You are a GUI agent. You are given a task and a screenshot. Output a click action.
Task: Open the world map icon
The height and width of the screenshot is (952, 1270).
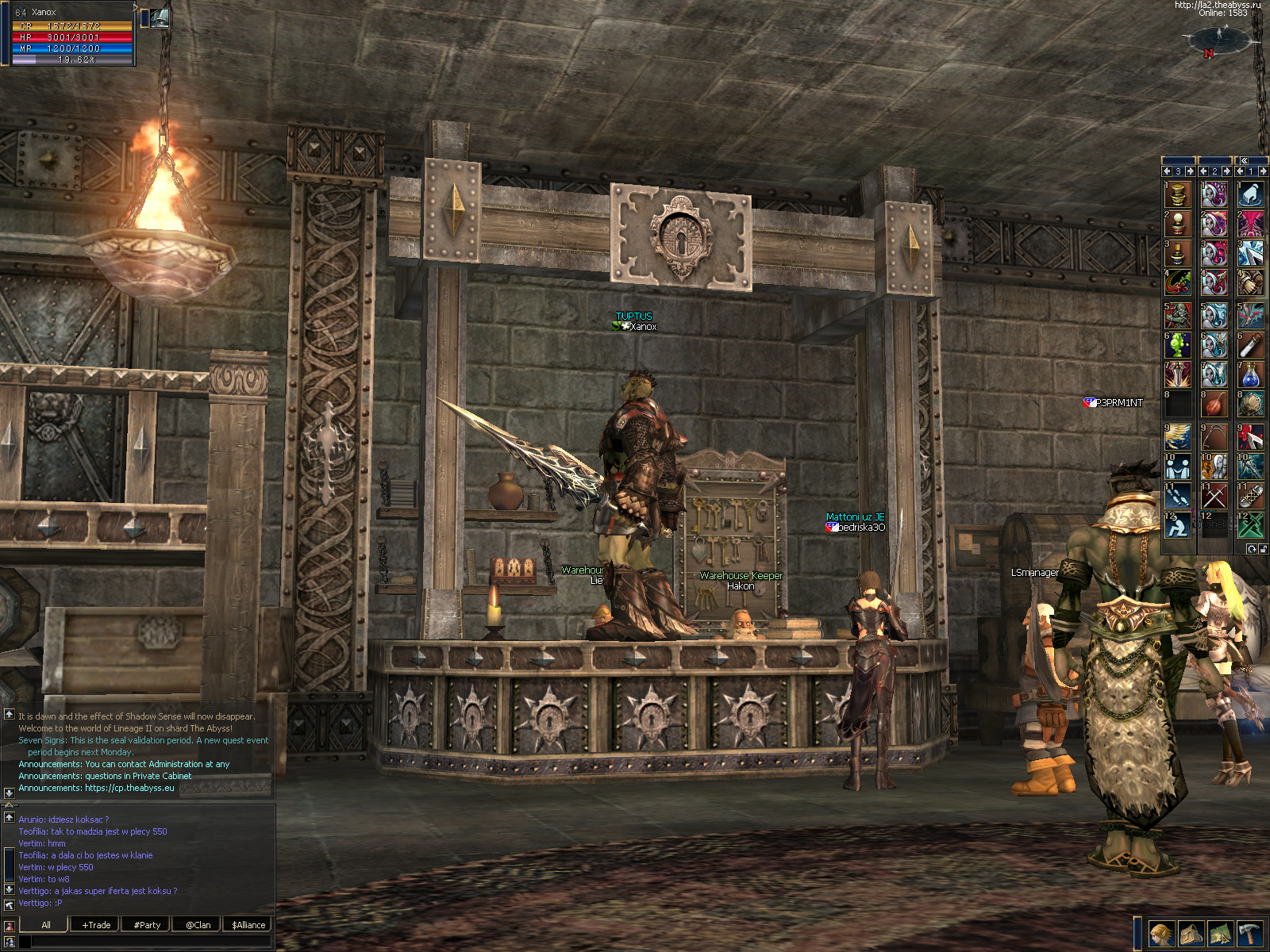click(x=1220, y=934)
